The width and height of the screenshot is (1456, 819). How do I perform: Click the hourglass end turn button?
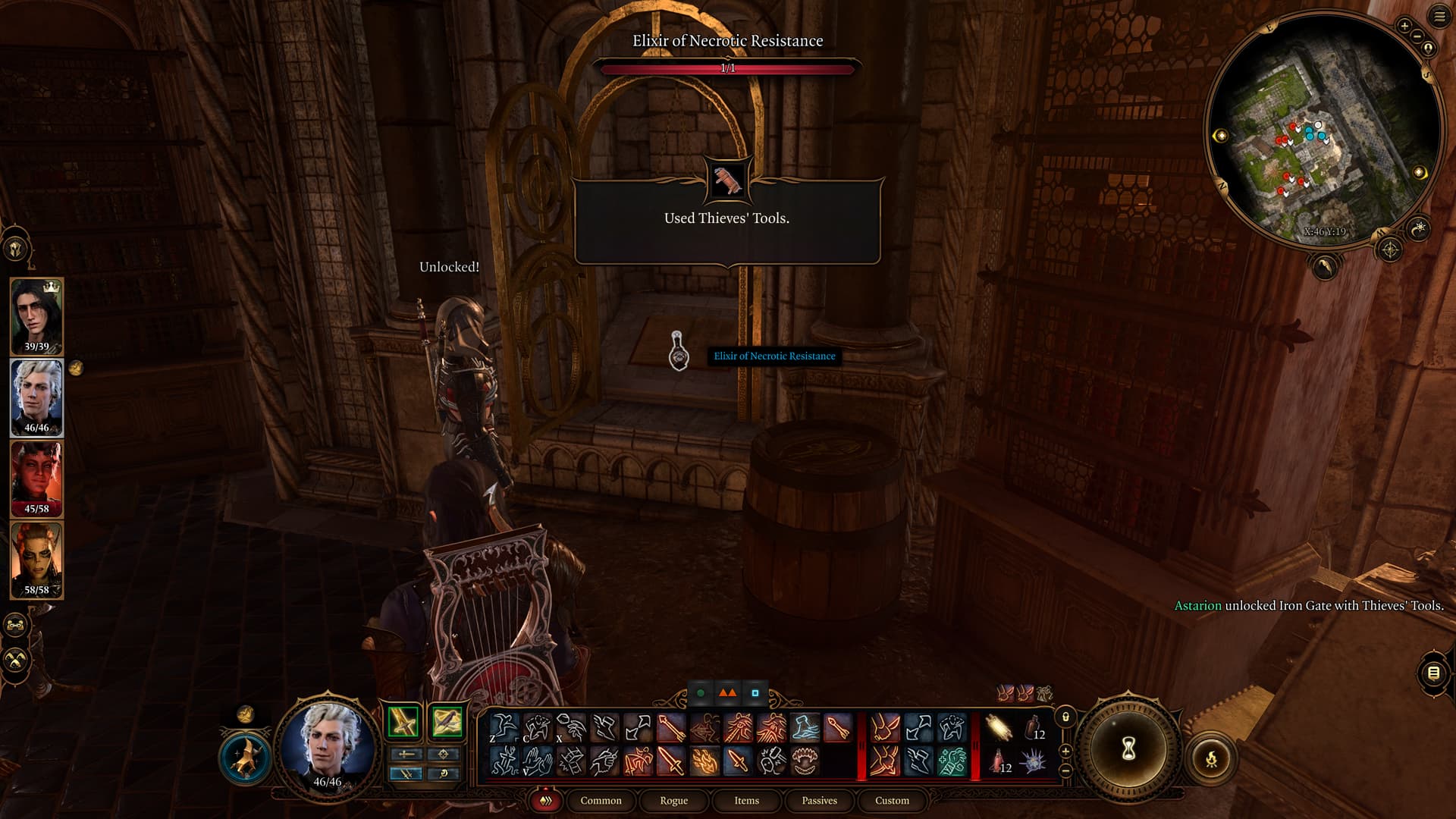(x=1128, y=750)
